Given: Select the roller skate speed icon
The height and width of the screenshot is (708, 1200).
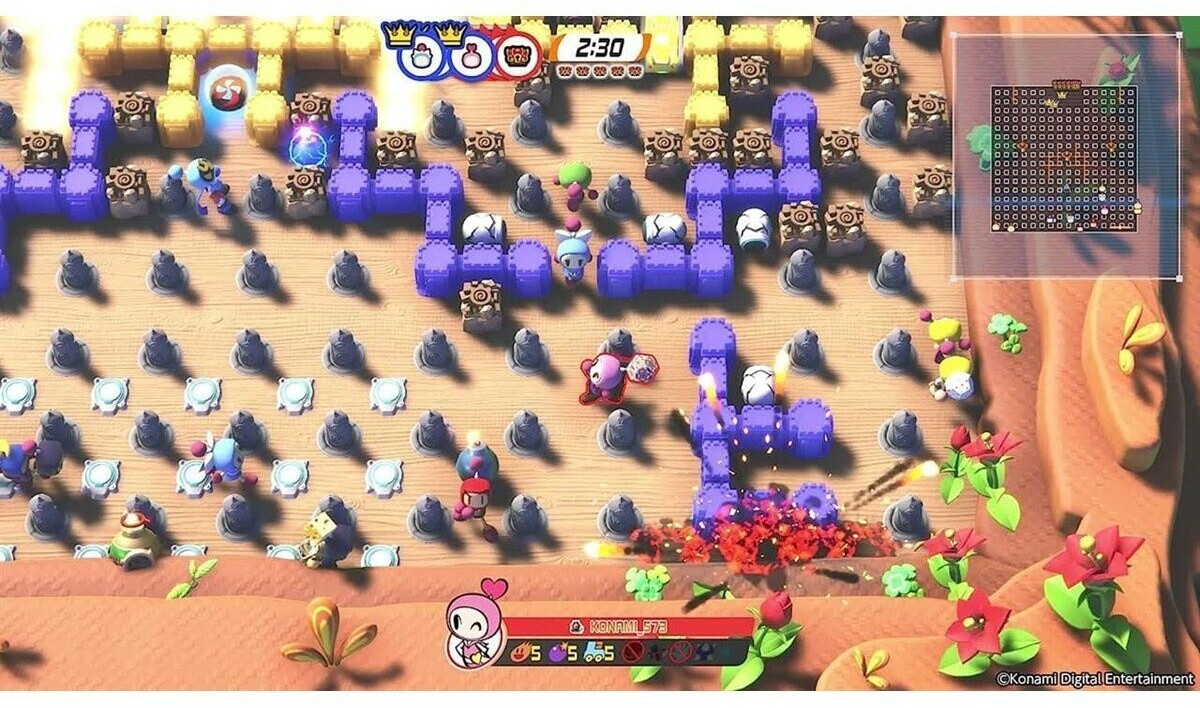Looking at the screenshot, I should click(597, 654).
